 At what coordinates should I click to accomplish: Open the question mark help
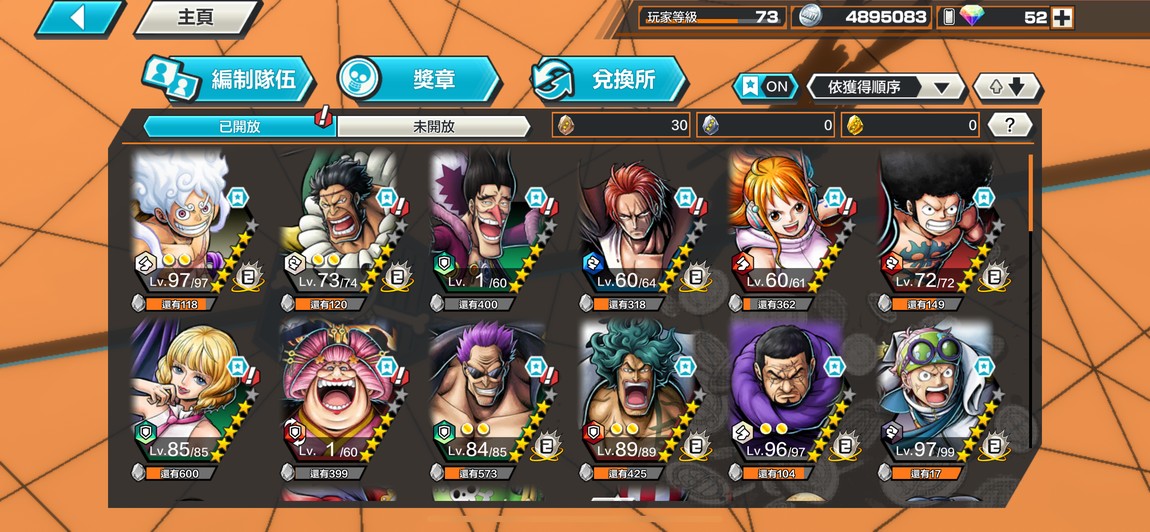1010,125
